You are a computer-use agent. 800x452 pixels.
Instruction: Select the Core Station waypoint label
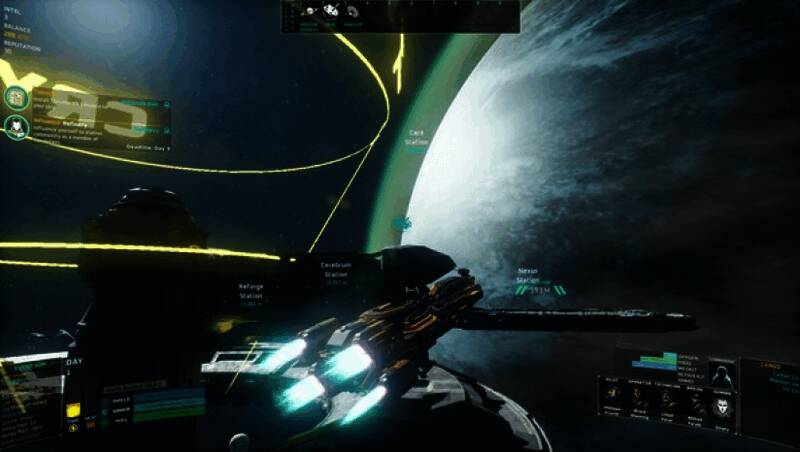(x=417, y=137)
